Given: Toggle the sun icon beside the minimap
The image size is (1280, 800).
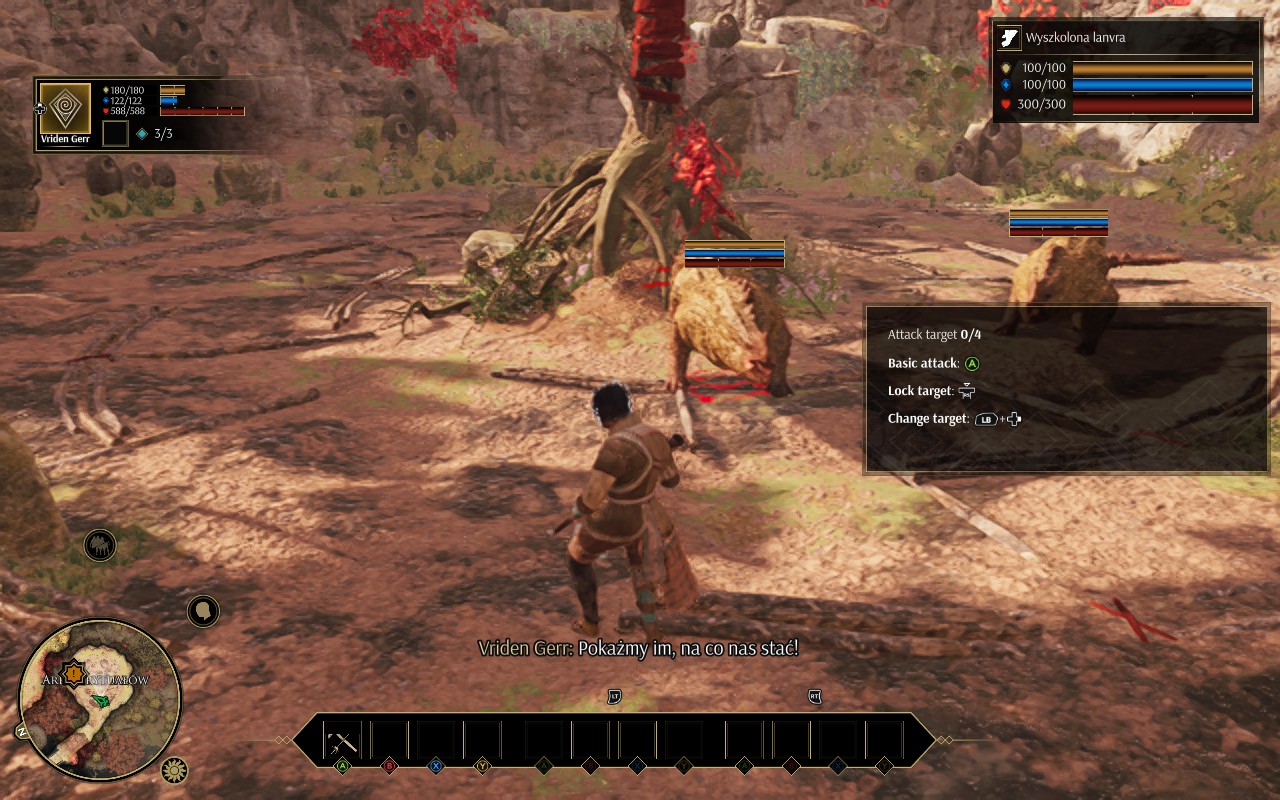Looking at the screenshot, I should tap(174, 770).
